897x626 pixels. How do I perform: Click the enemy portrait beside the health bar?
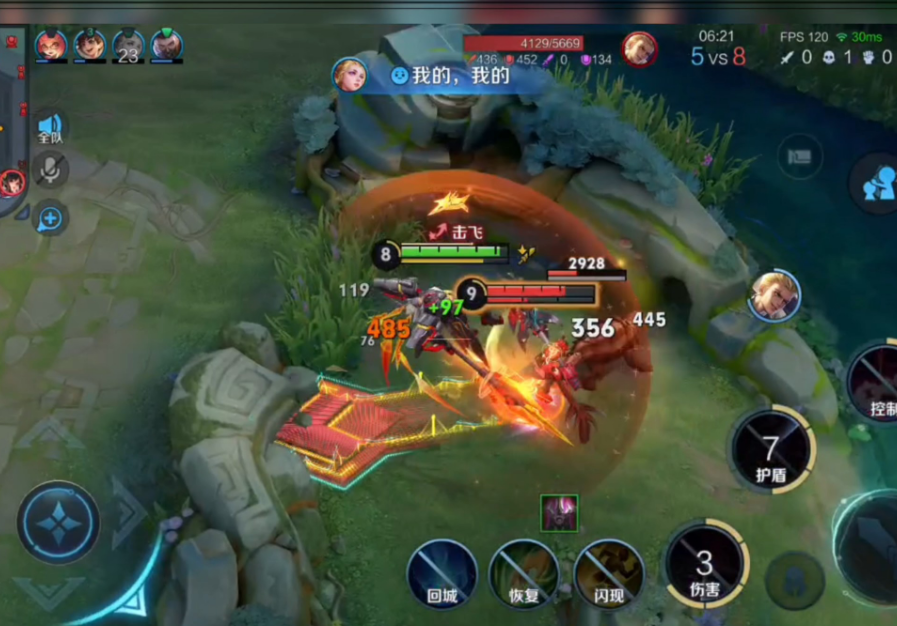639,48
